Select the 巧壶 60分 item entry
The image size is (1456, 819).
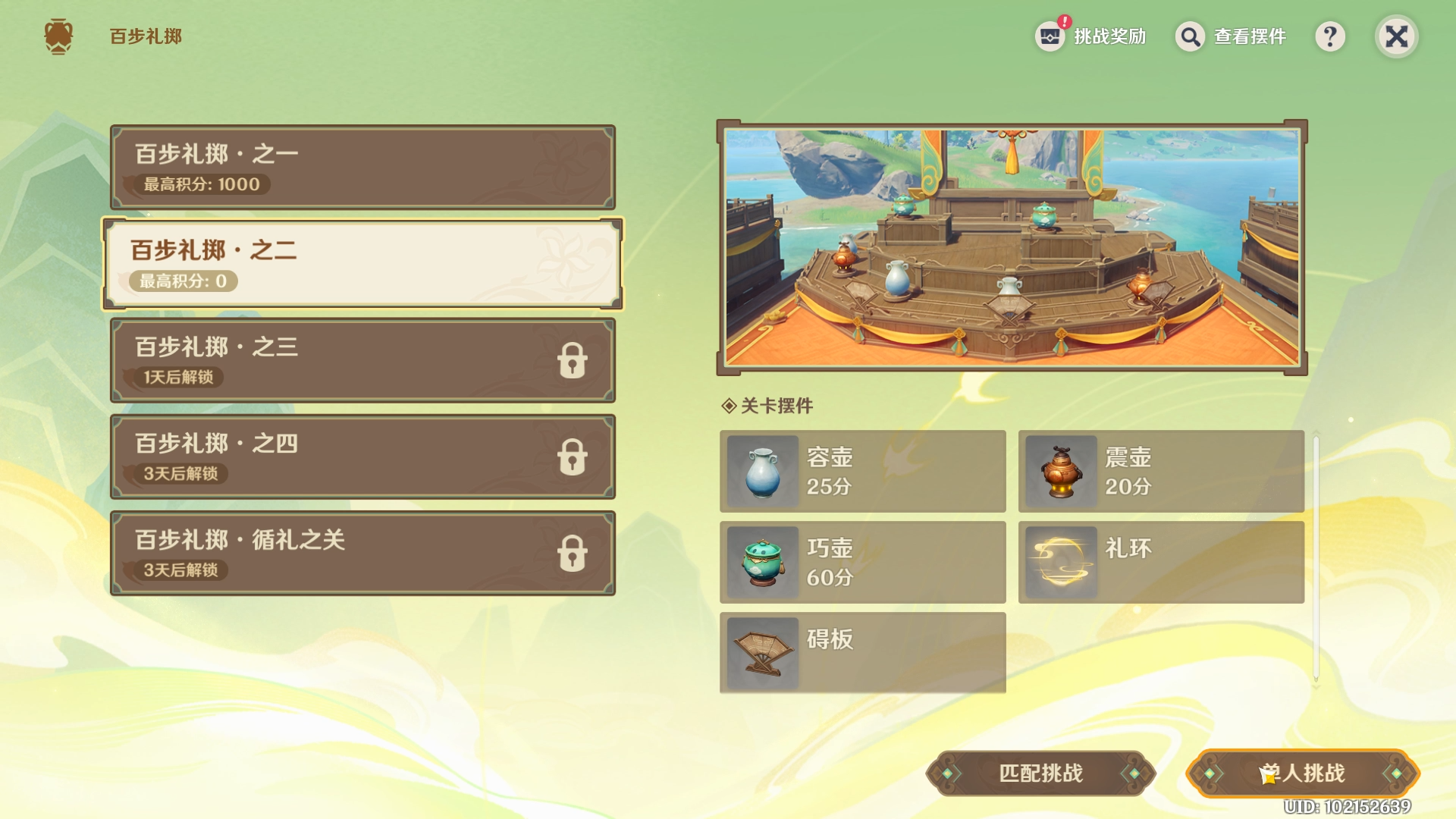pos(862,562)
